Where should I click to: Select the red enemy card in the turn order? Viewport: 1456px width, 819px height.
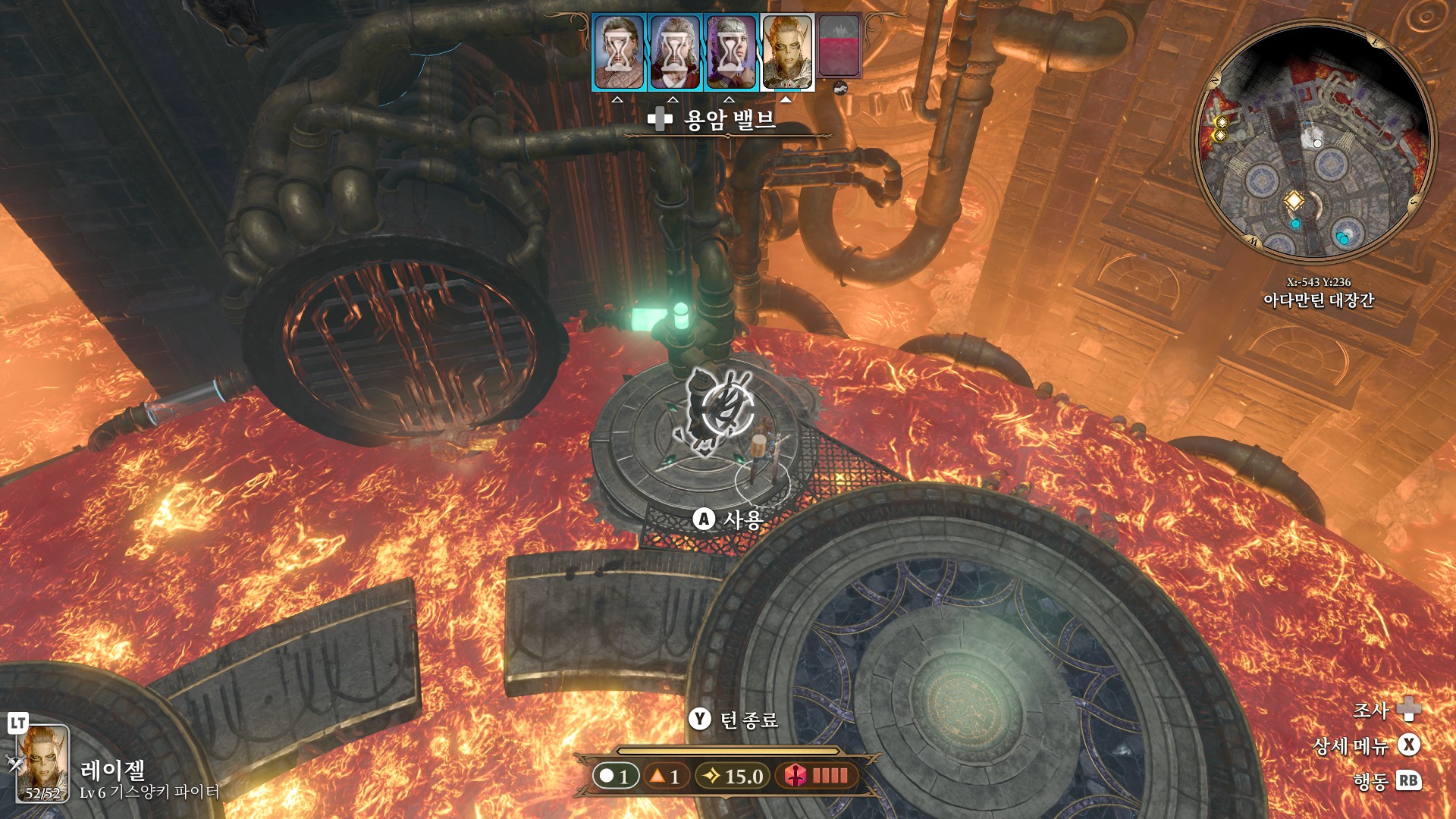840,47
